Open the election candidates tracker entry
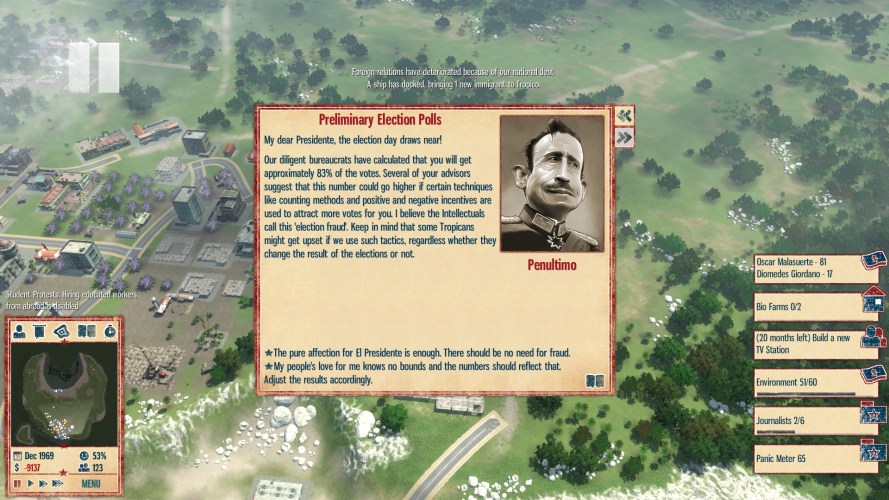 click(807, 267)
